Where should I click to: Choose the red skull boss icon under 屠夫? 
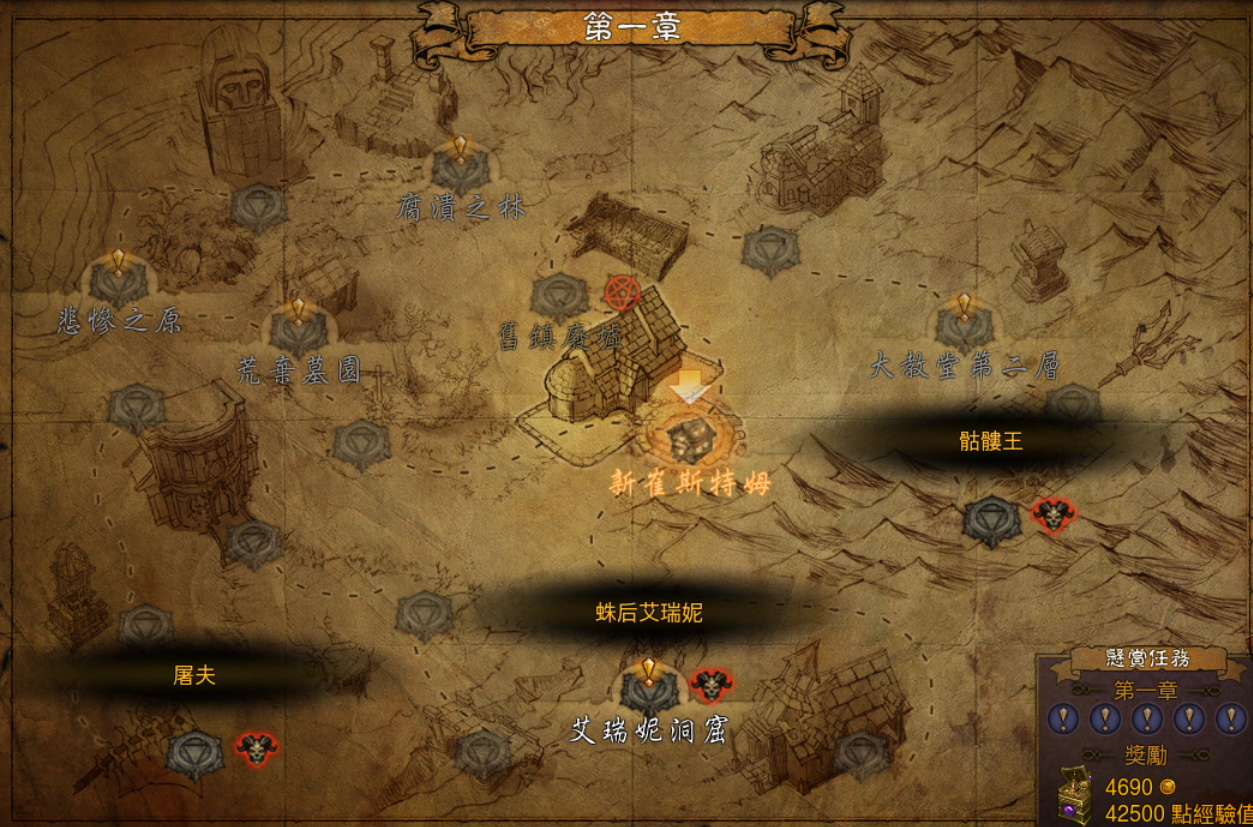(256, 748)
